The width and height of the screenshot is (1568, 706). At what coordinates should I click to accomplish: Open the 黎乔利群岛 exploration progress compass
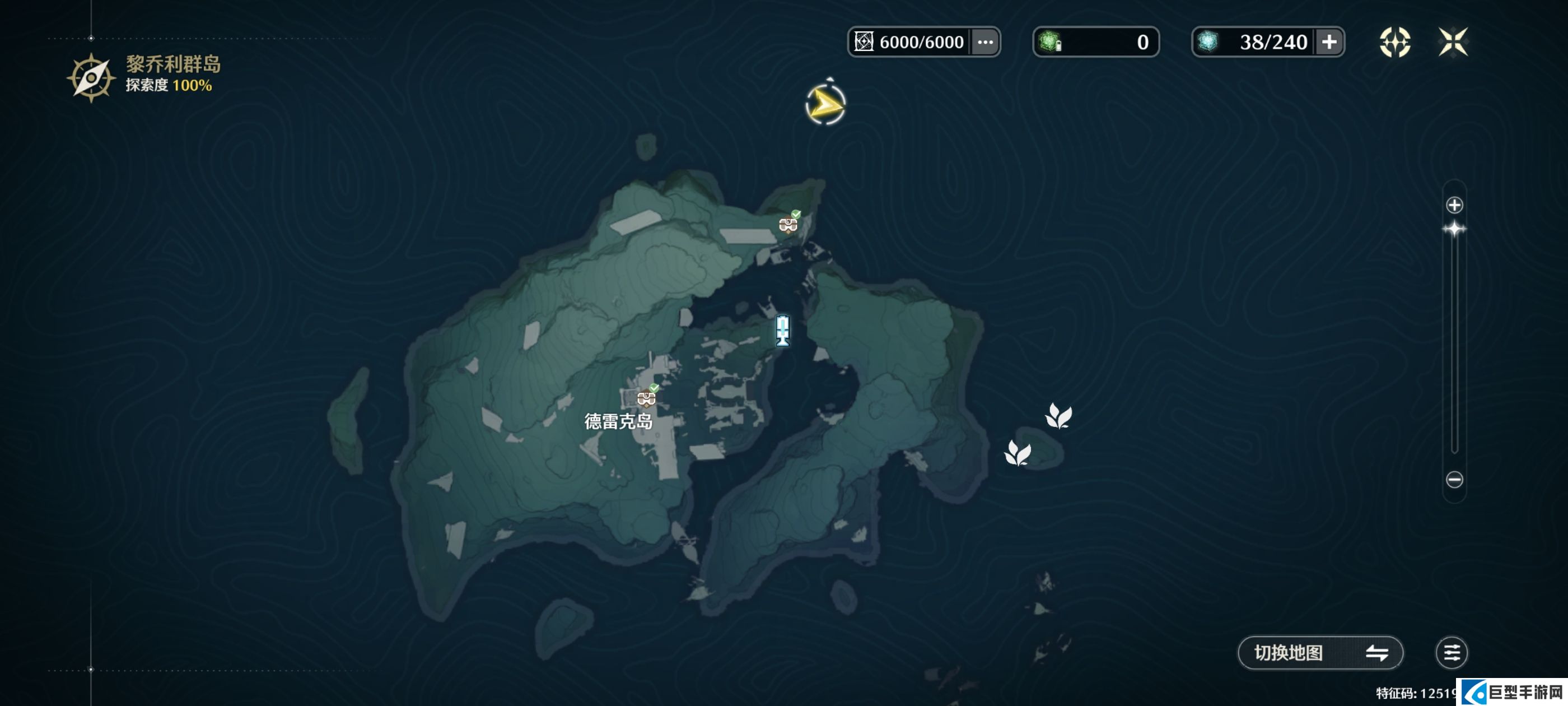pyautogui.click(x=91, y=77)
